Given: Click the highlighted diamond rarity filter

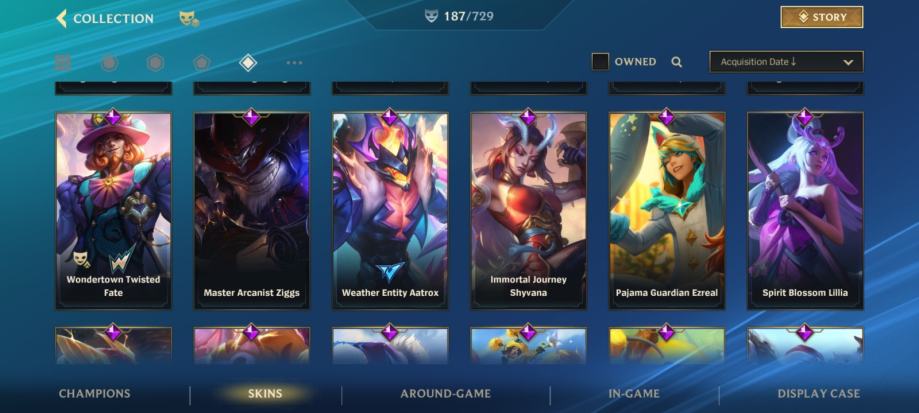Looking at the screenshot, I should coord(248,63).
